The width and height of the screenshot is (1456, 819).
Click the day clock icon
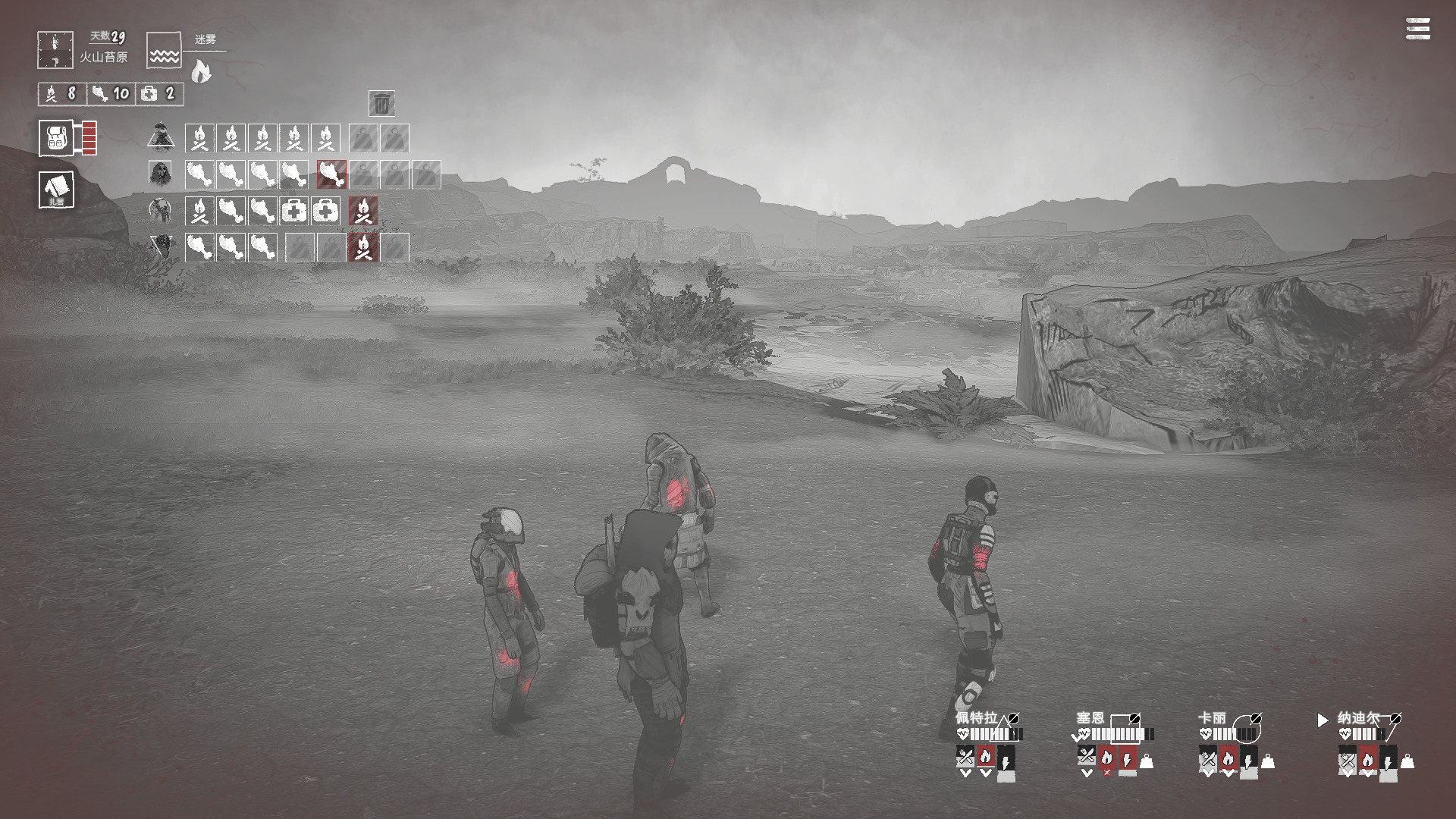click(55, 50)
